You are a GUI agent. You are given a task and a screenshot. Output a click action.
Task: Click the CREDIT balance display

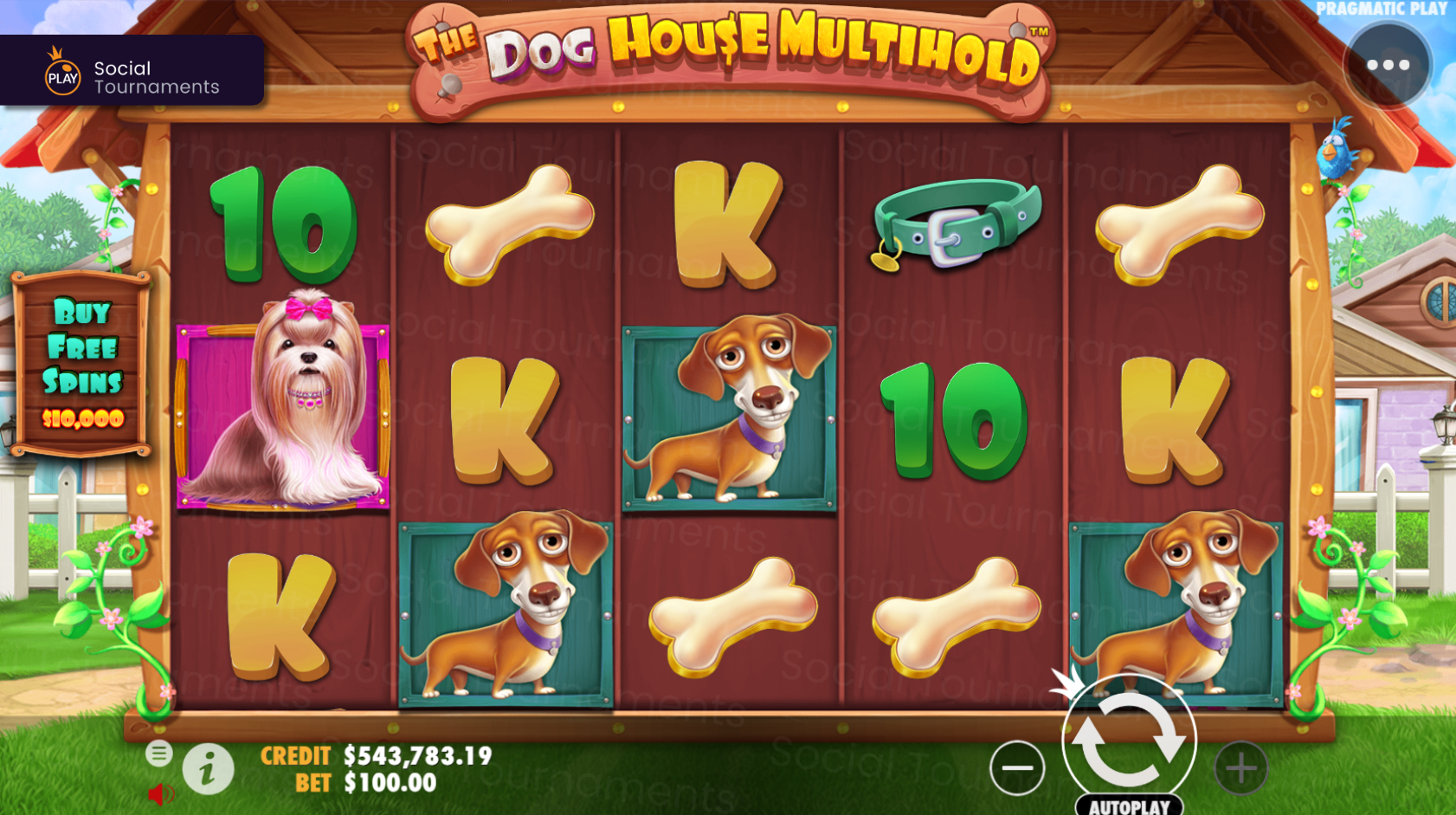(376, 755)
